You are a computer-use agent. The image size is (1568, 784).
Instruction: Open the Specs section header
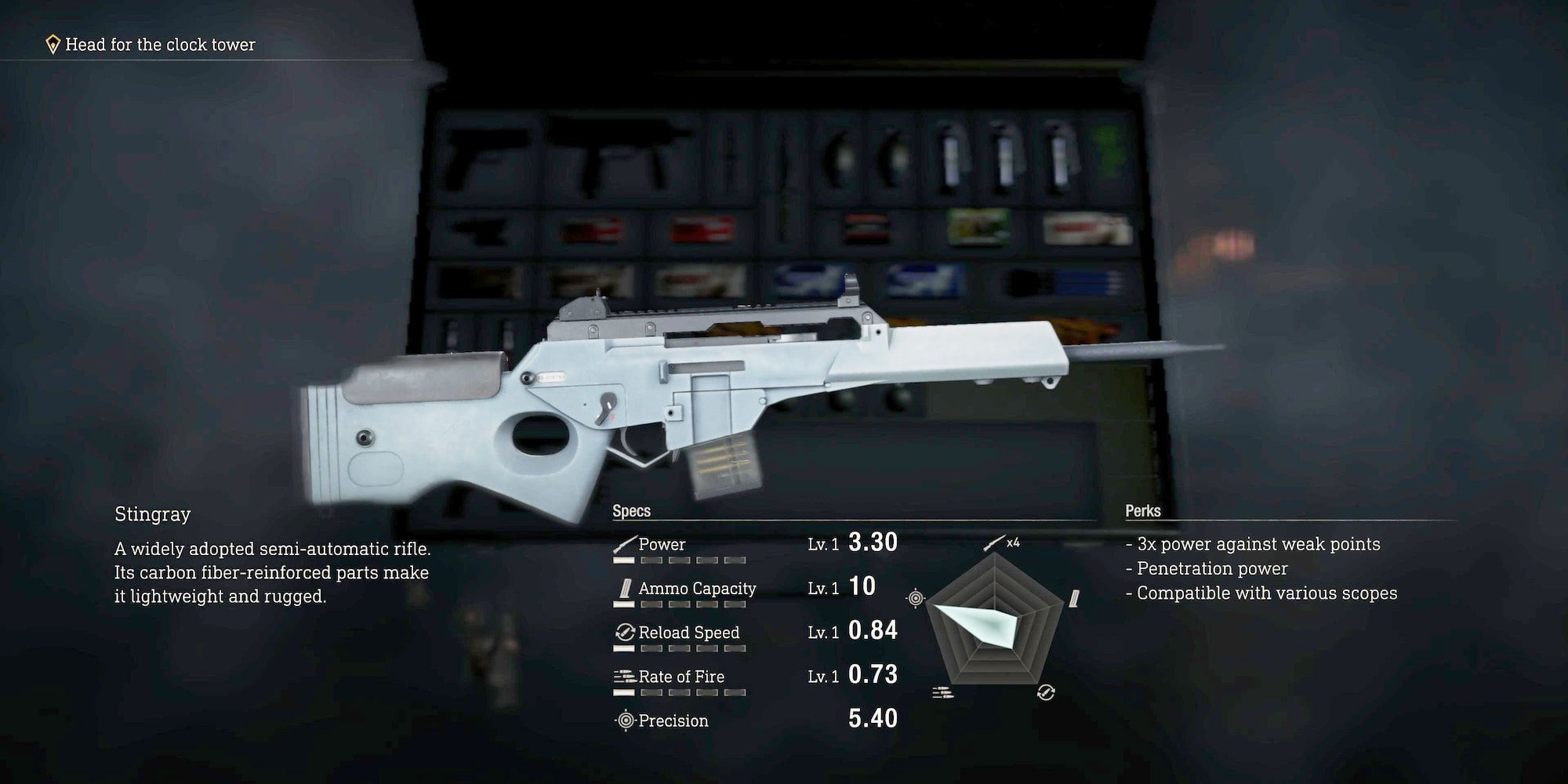point(632,509)
